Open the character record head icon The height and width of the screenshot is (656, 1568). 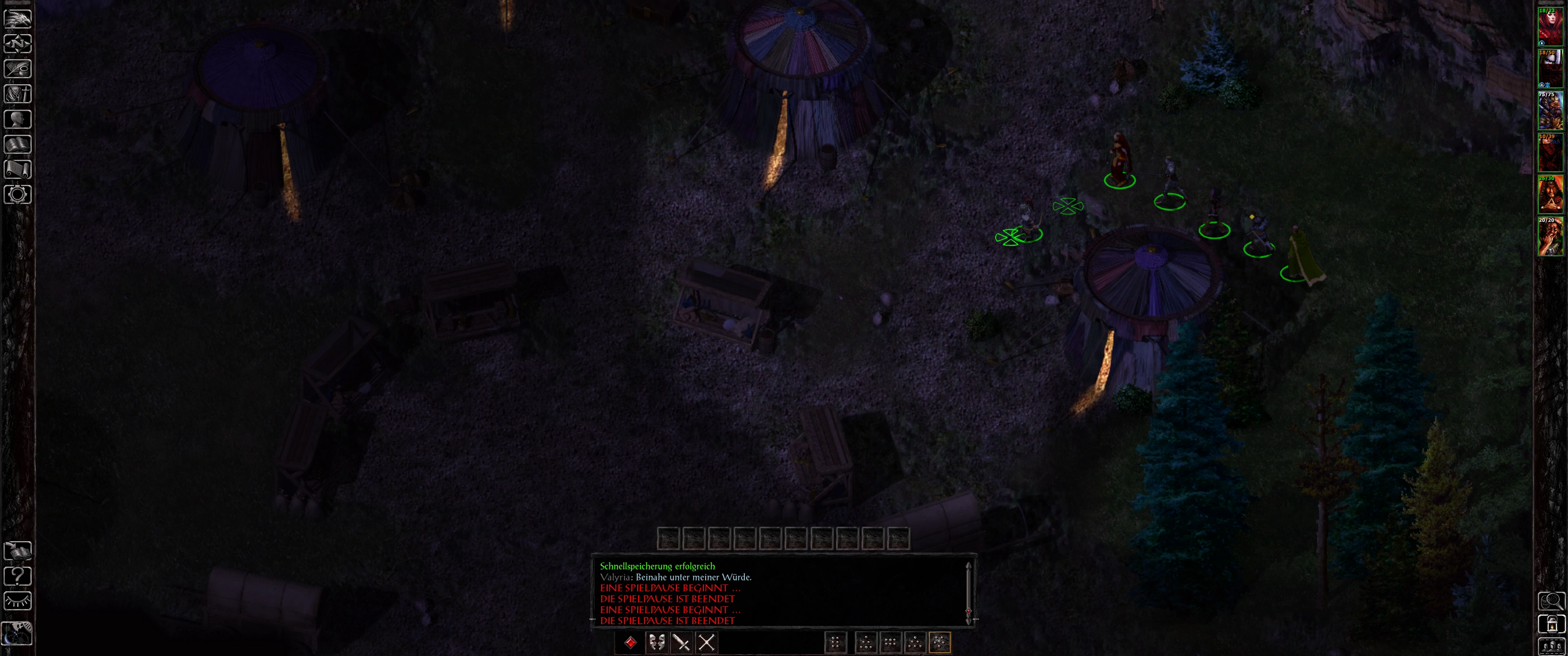(18, 119)
